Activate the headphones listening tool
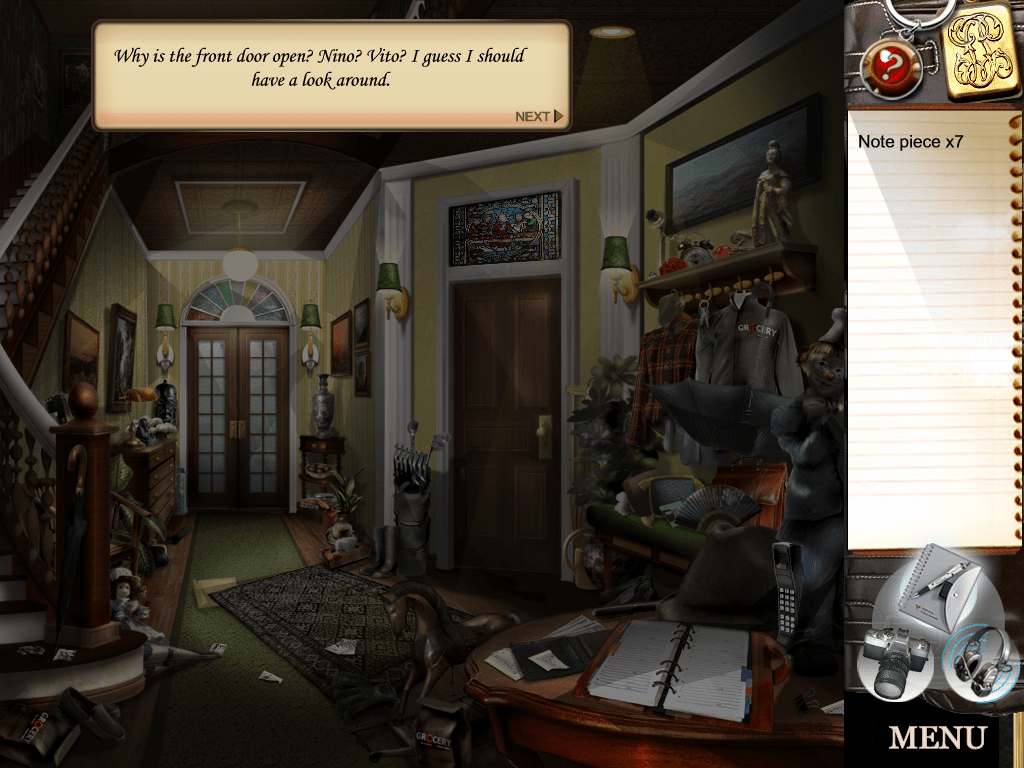 coord(977,659)
